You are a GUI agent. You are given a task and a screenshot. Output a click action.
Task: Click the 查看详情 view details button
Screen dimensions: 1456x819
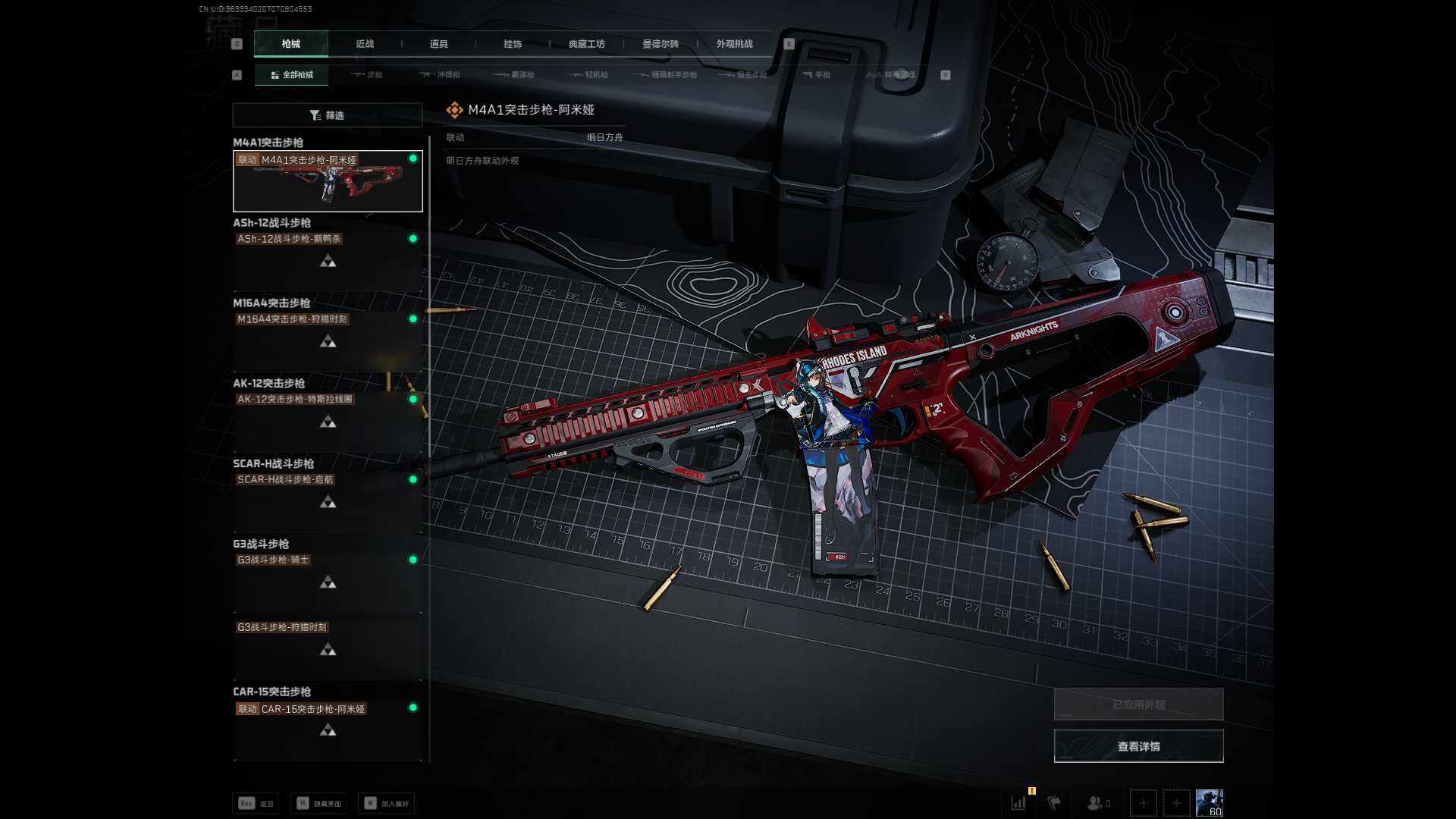tap(1138, 746)
